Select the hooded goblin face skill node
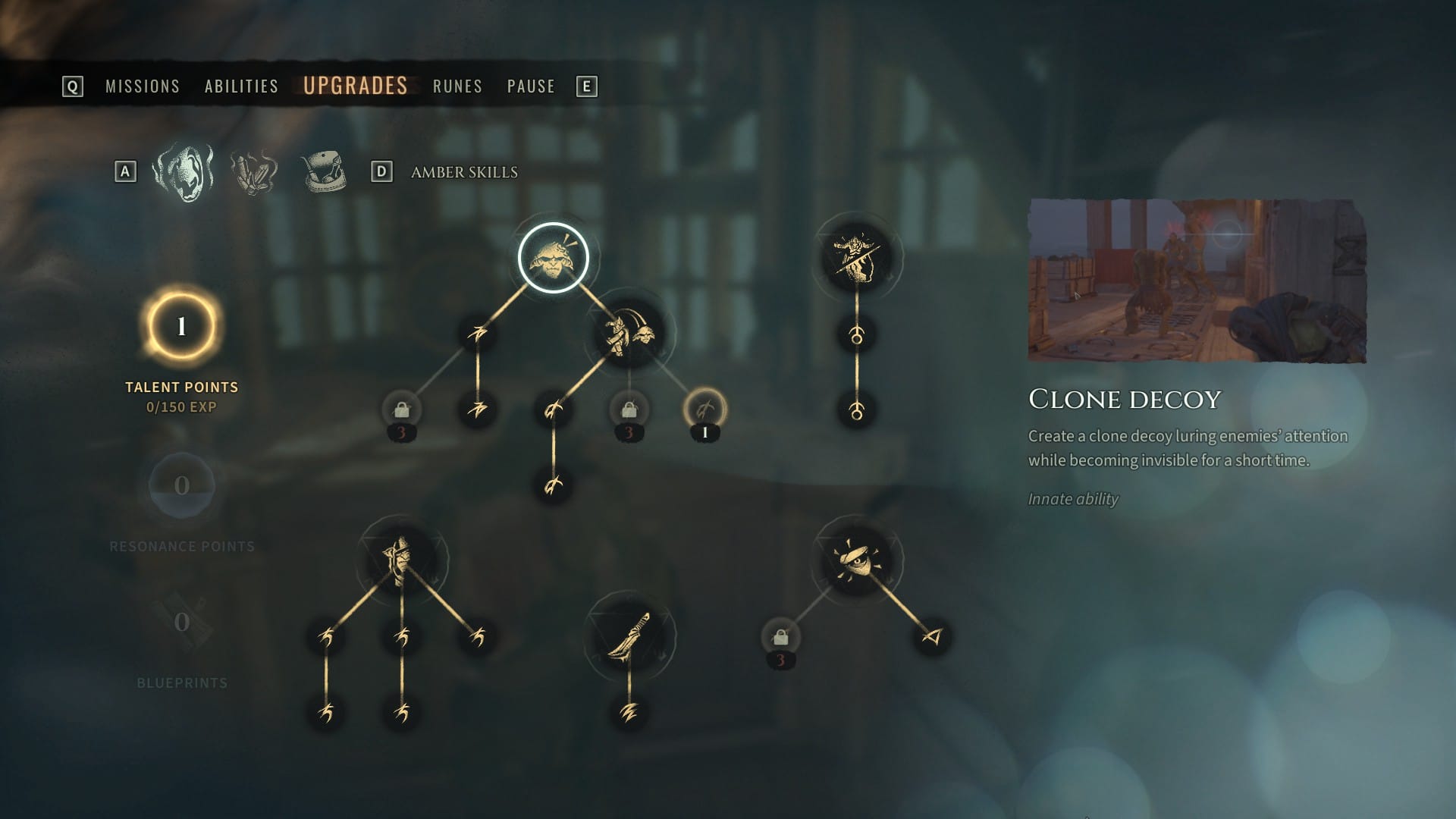 pos(402,561)
